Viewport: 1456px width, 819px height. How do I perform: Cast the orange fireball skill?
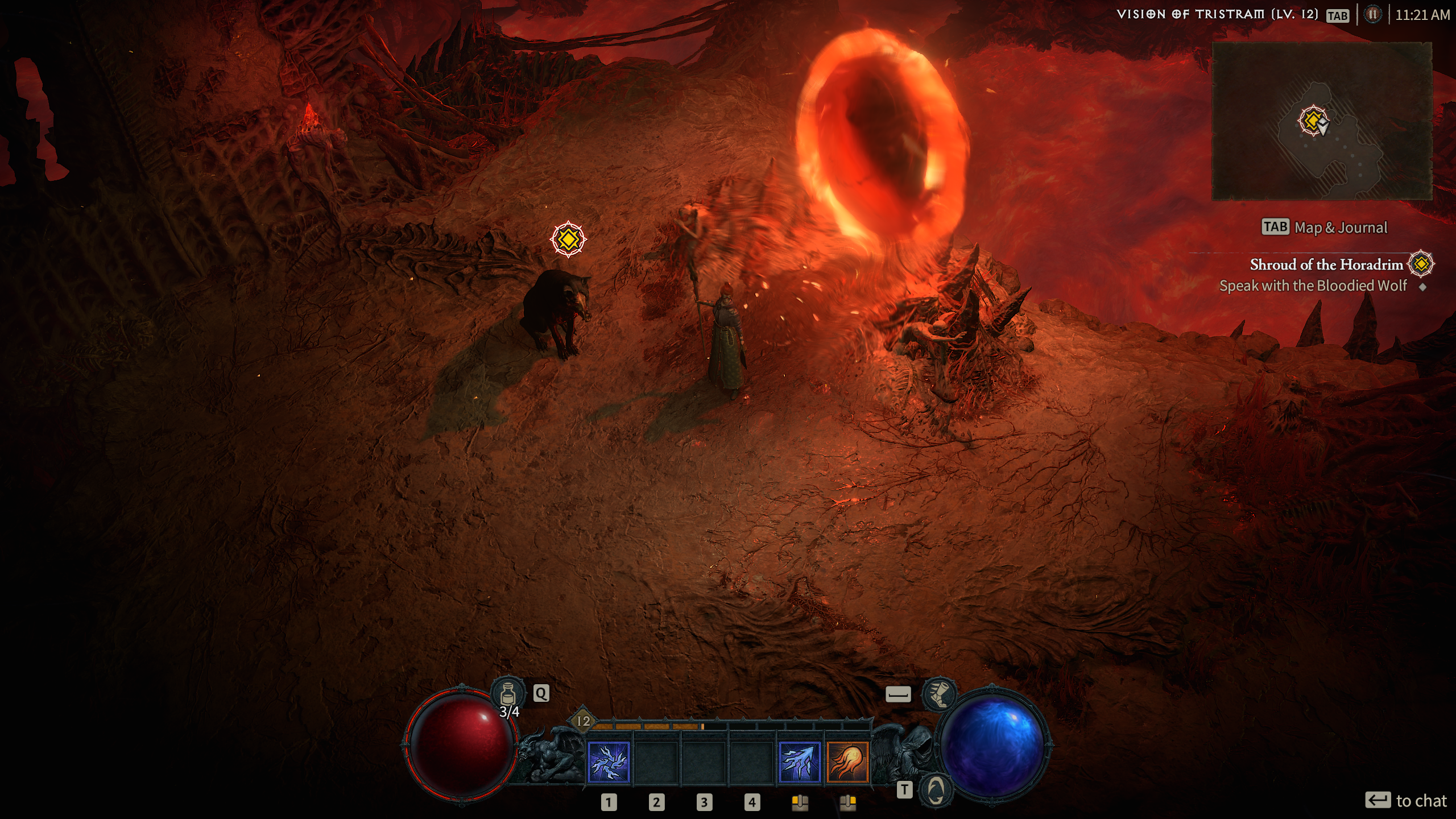pos(847,763)
